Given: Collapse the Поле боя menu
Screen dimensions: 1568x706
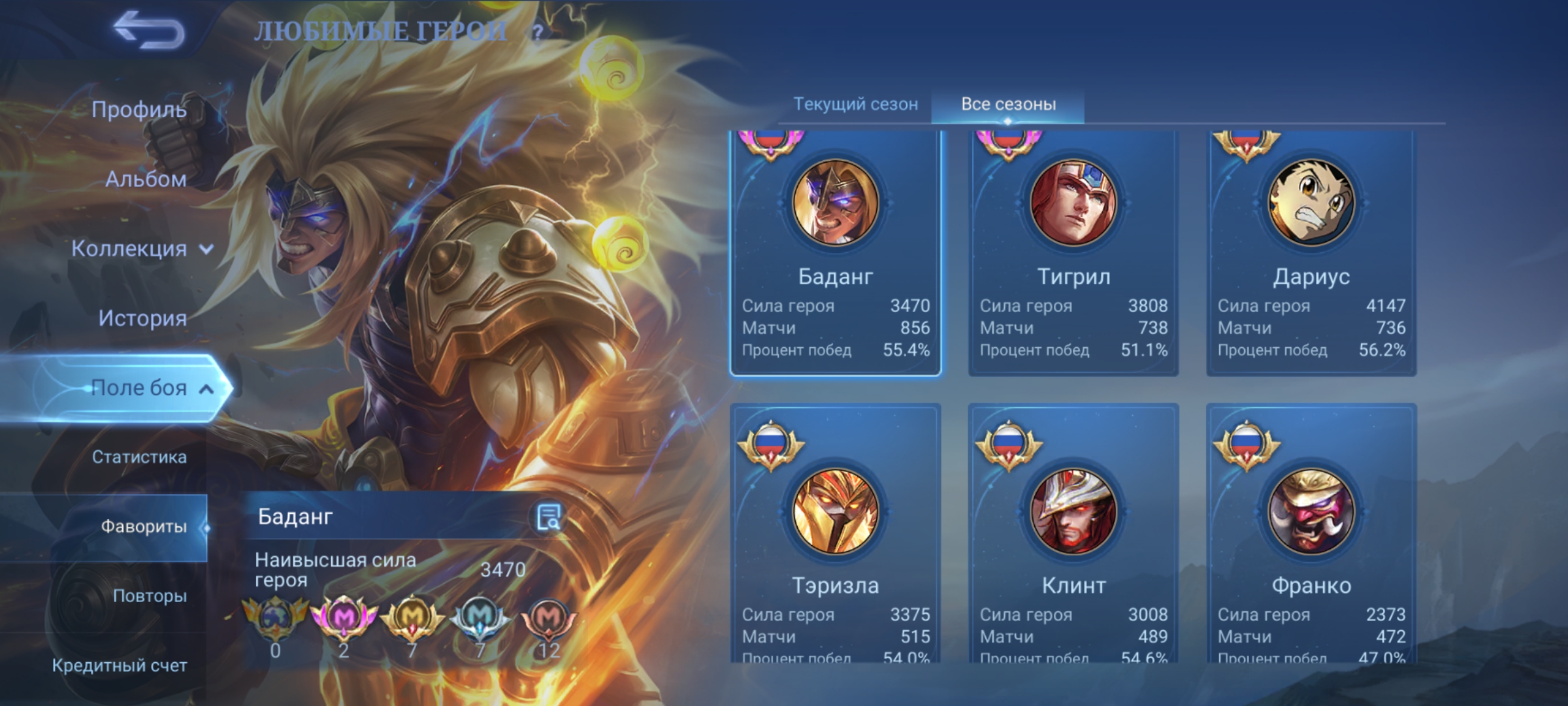Looking at the screenshot, I should (150, 388).
